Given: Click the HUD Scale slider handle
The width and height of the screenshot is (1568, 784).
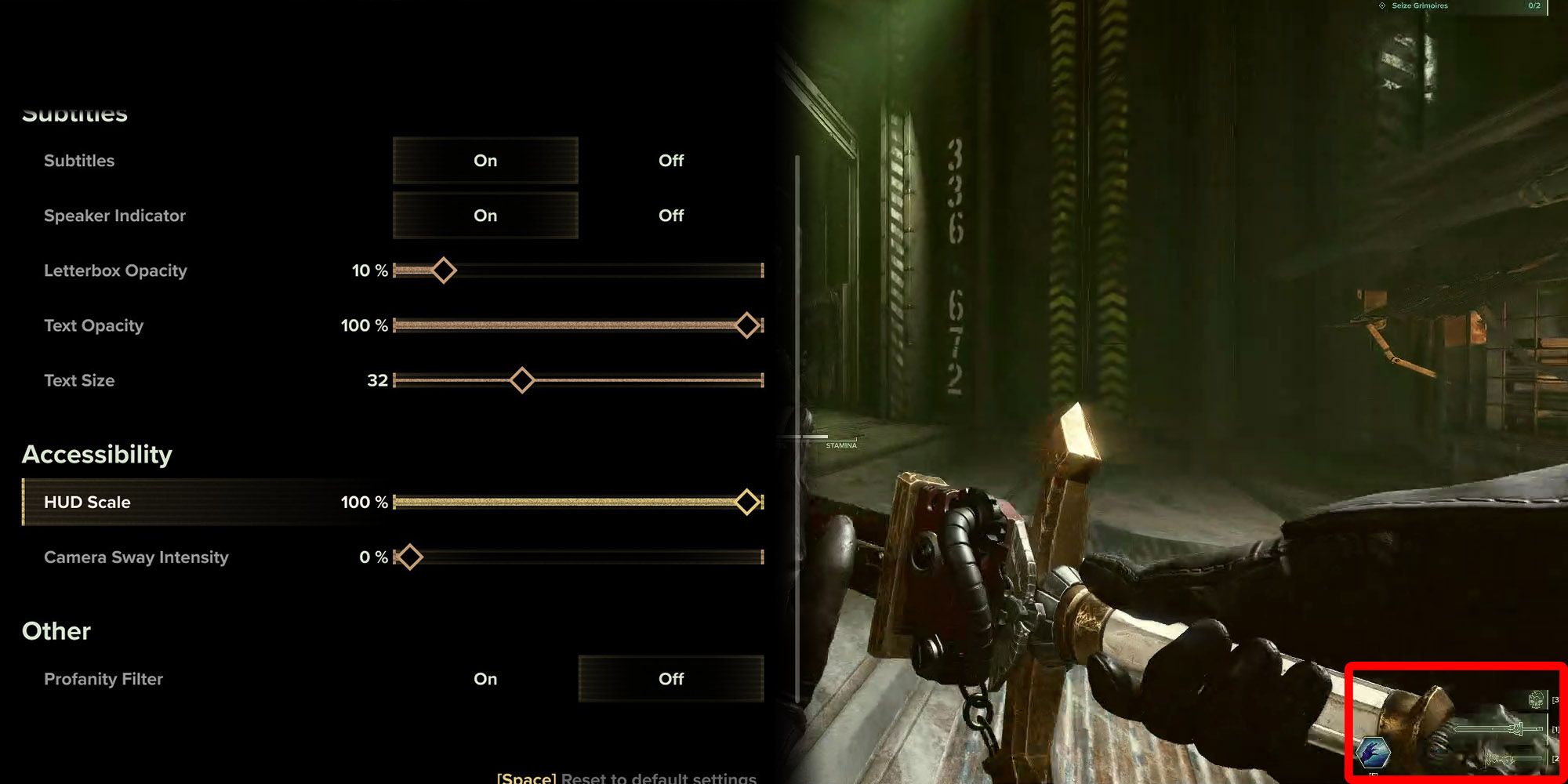Looking at the screenshot, I should 747,501.
